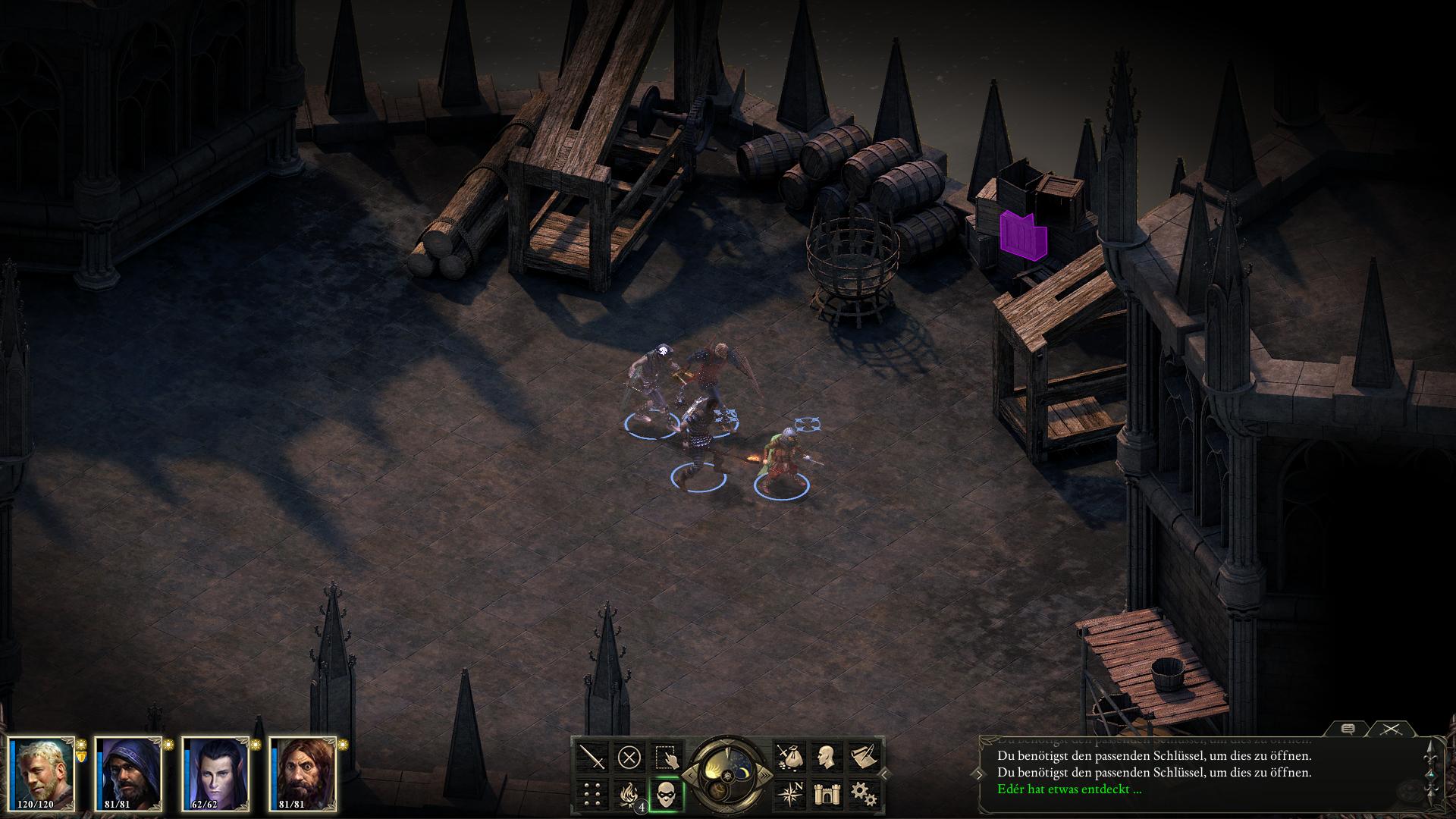Open the party formation dots menu
Screen dimensions: 1456x819
pyautogui.click(x=592, y=794)
